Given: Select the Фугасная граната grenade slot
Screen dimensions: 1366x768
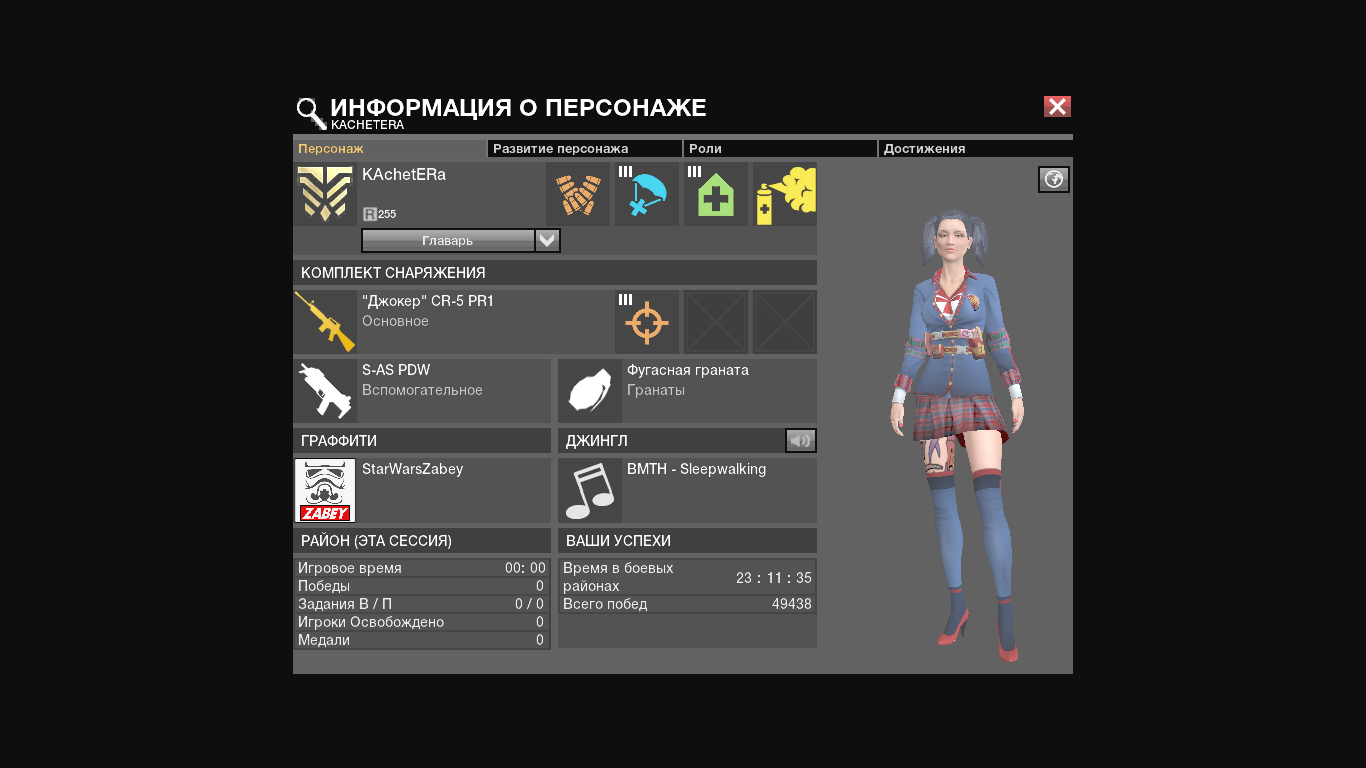Looking at the screenshot, I should tap(590, 391).
